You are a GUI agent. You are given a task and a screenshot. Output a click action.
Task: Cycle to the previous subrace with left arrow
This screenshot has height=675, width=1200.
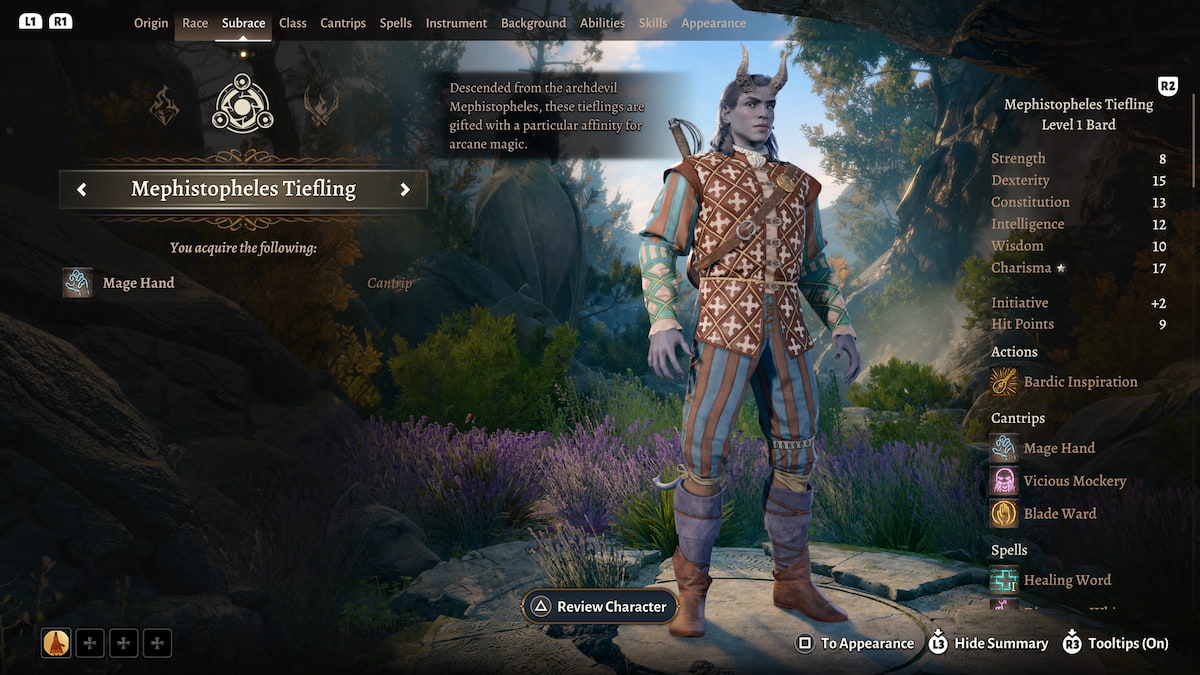tap(82, 189)
